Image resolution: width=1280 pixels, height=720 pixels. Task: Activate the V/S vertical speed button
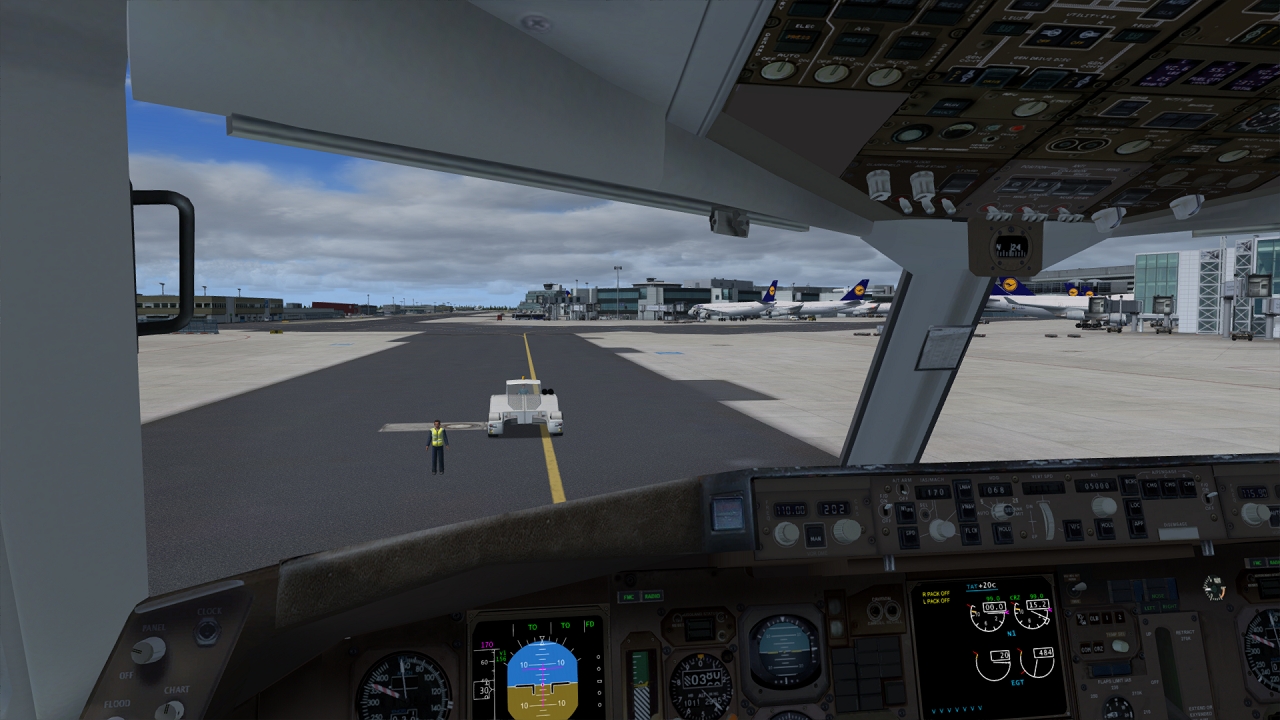(x=1073, y=528)
